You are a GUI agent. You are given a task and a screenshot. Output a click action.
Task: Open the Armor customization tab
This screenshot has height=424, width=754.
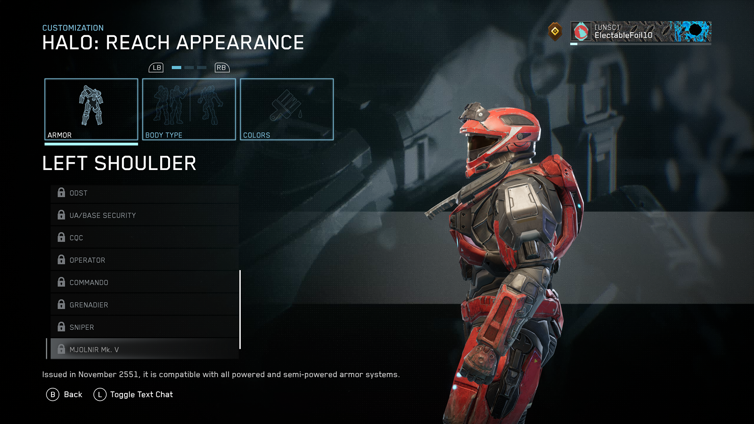coord(91,109)
